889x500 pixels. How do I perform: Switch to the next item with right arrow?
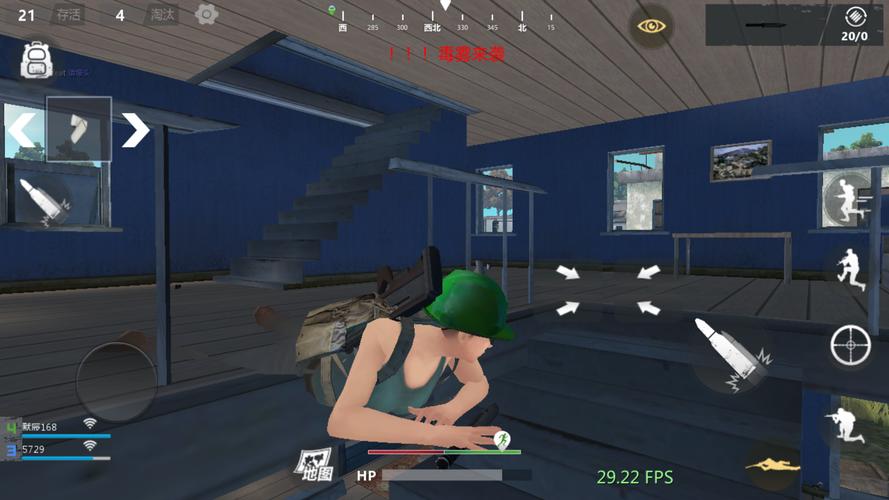tap(135, 129)
